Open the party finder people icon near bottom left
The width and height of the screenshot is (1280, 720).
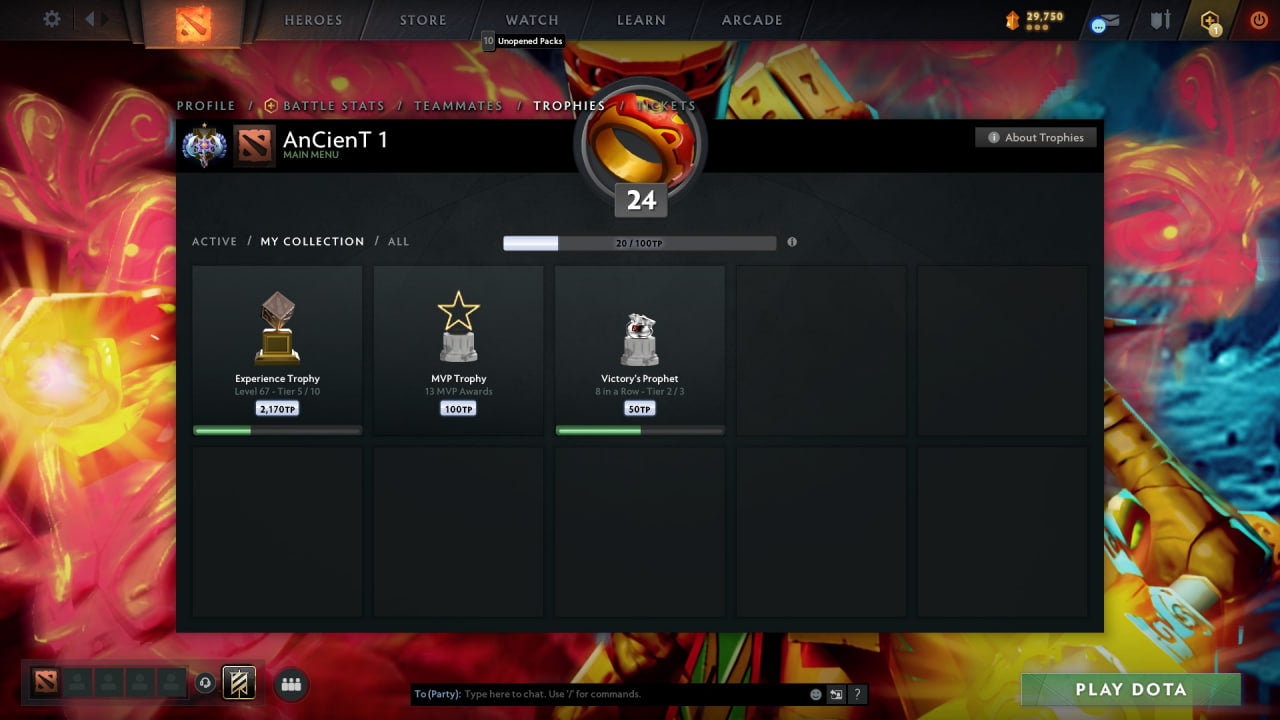pos(290,684)
